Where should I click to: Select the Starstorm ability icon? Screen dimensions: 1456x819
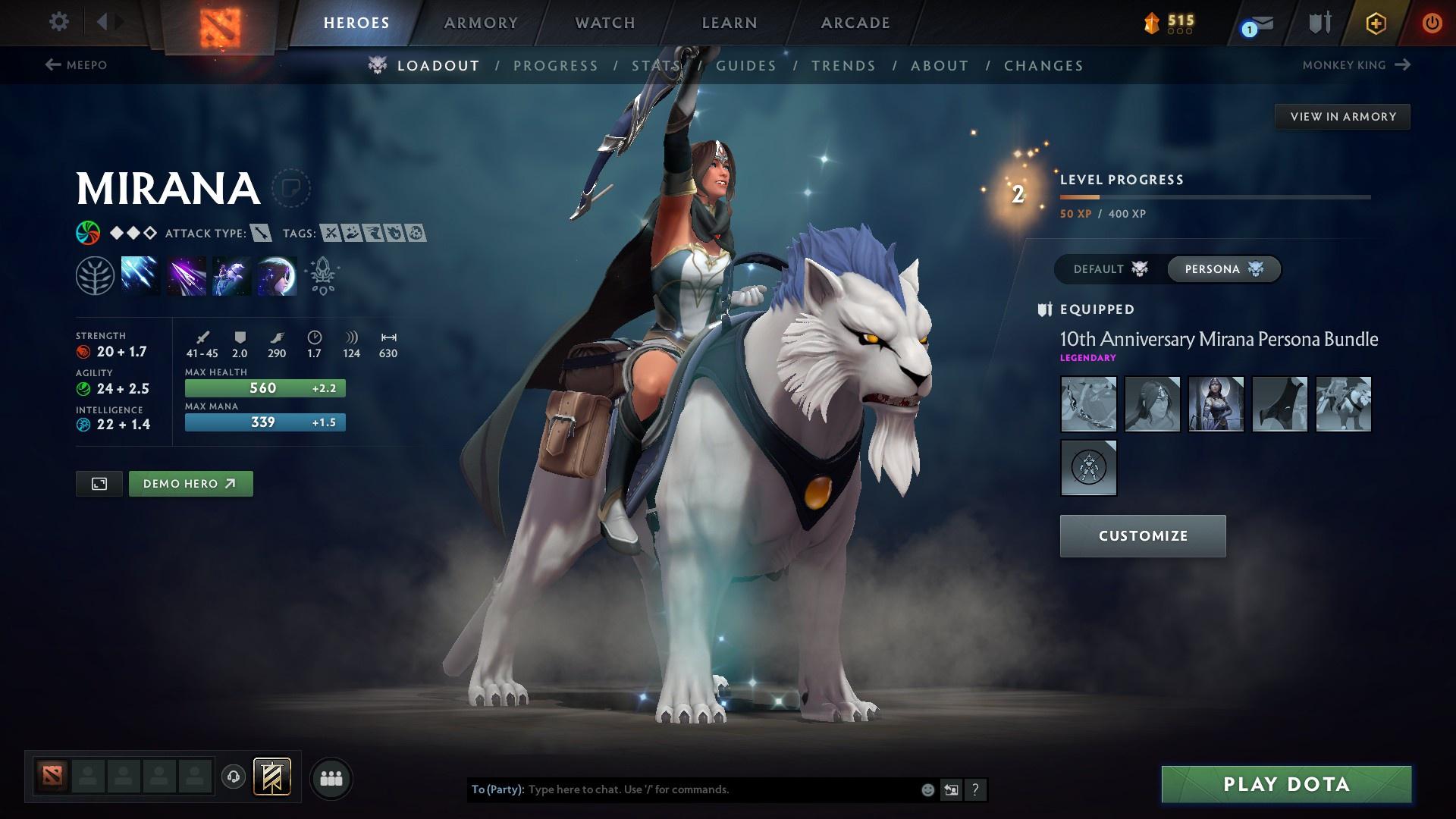[x=140, y=277]
